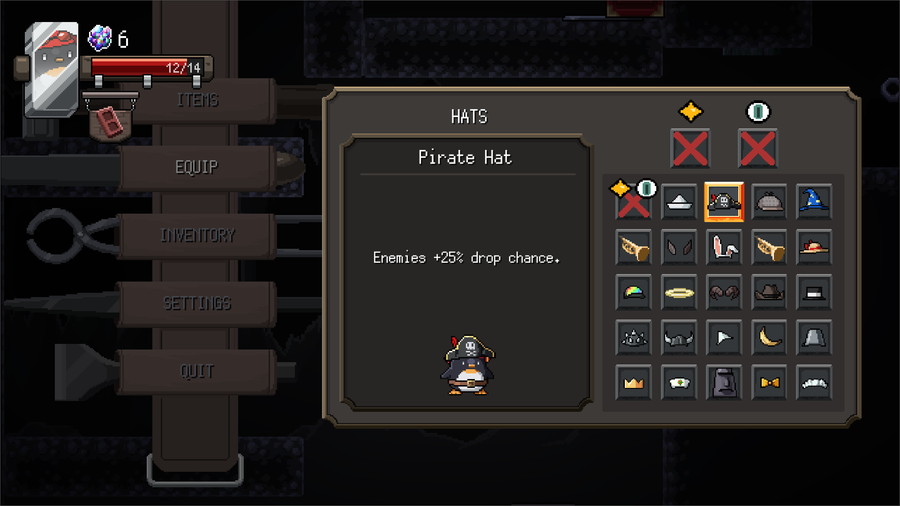Pick the horned viking helmet
Image resolution: width=900 pixels, height=506 pixels.
(x=679, y=338)
